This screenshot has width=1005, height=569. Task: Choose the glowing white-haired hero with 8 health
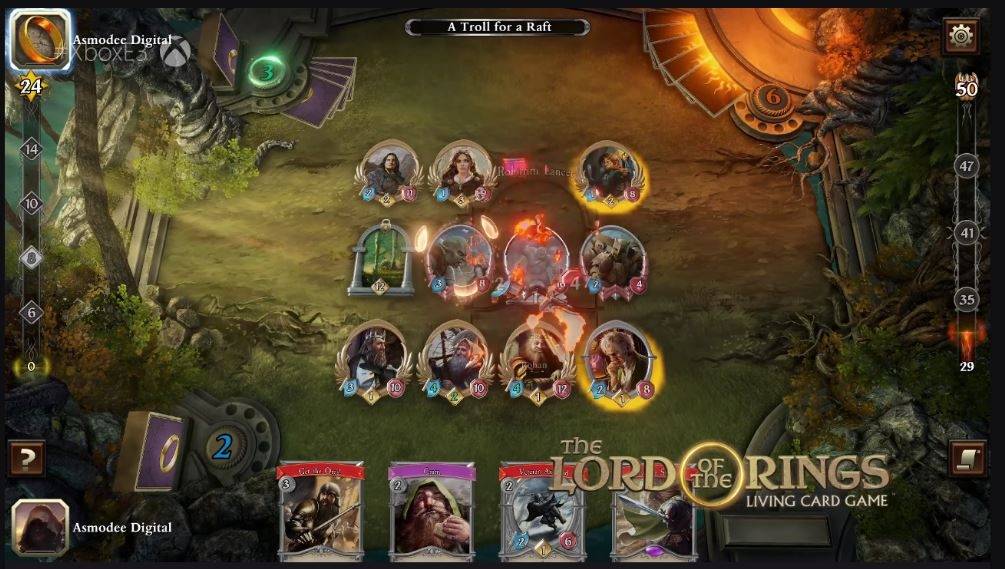tap(619, 360)
